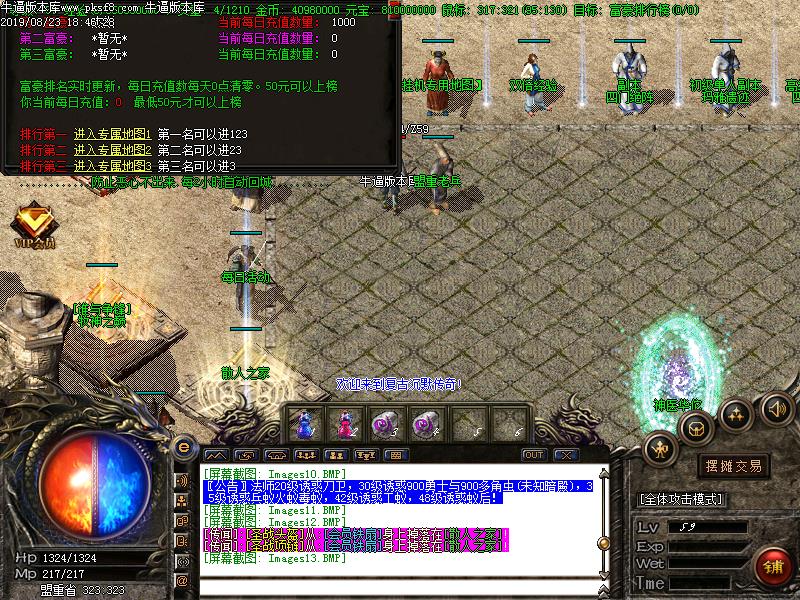
Task: Choose the 进入专属地图2 link
Action: [x=111, y=149]
